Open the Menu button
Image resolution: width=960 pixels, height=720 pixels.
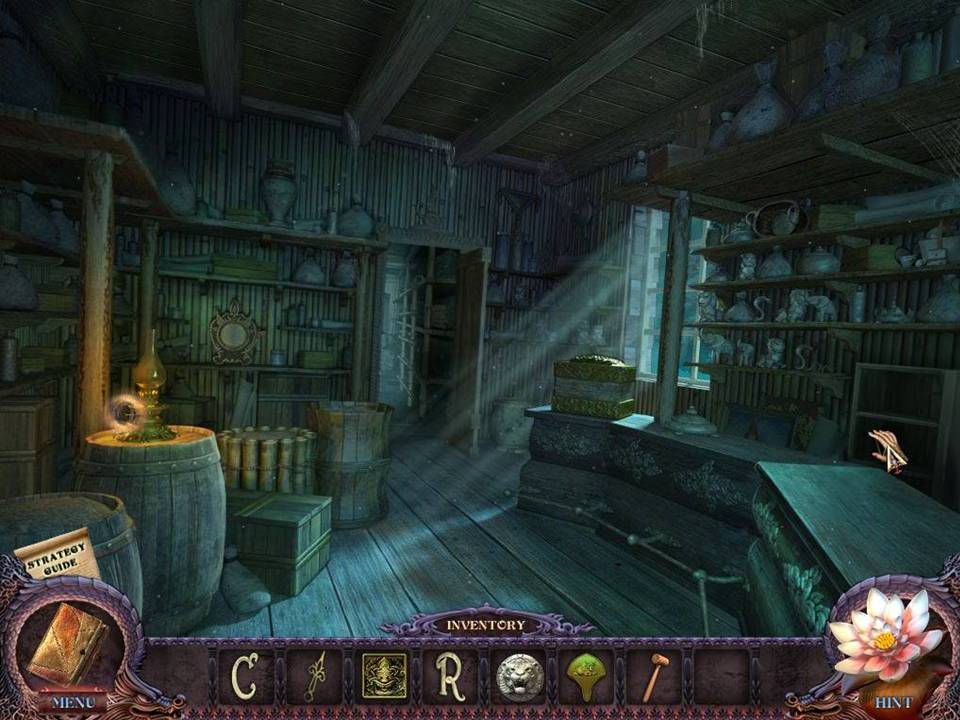pyautogui.click(x=70, y=702)
